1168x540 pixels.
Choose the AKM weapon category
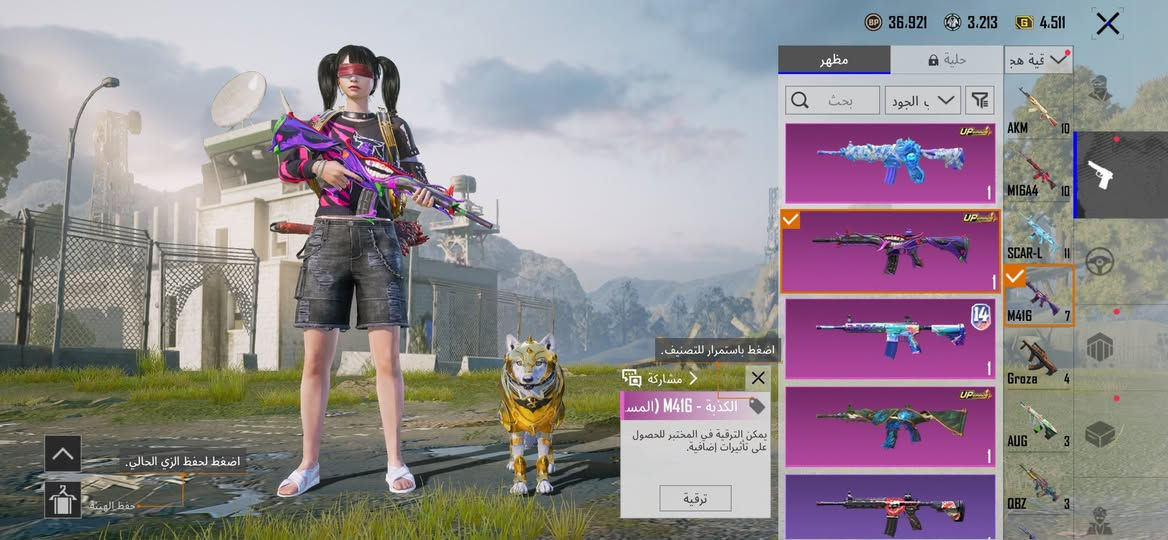click(x=1038, y=110)
